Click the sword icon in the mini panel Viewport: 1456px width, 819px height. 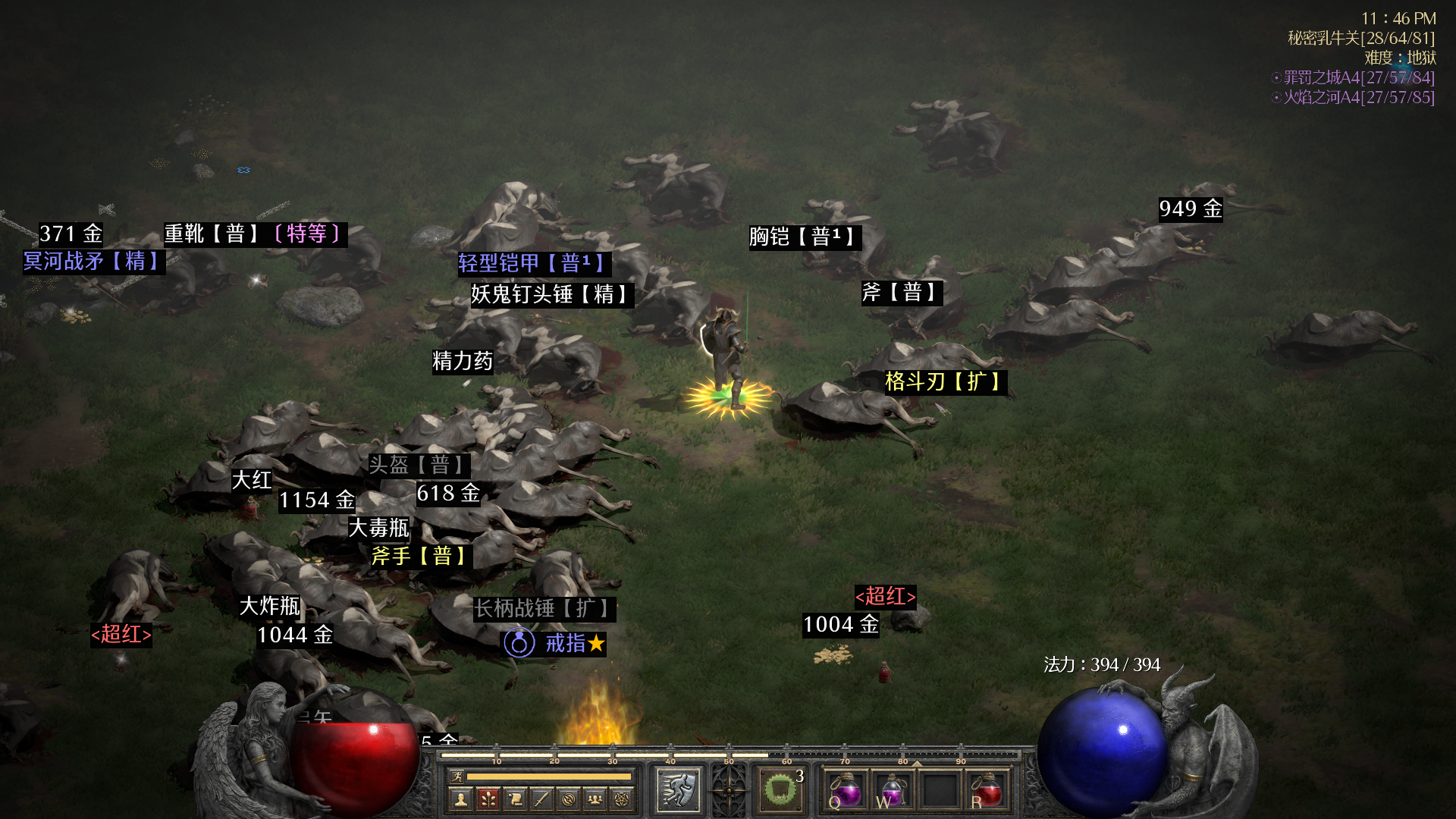[541, 799]
